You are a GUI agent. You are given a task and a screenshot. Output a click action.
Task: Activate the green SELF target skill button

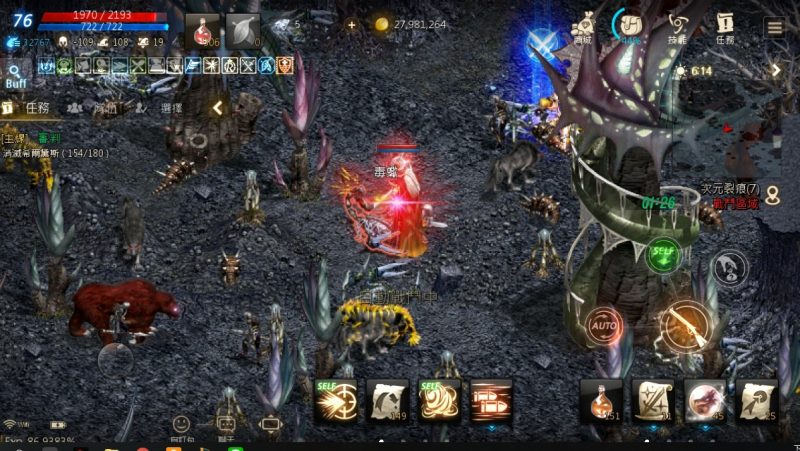(662, 253)
